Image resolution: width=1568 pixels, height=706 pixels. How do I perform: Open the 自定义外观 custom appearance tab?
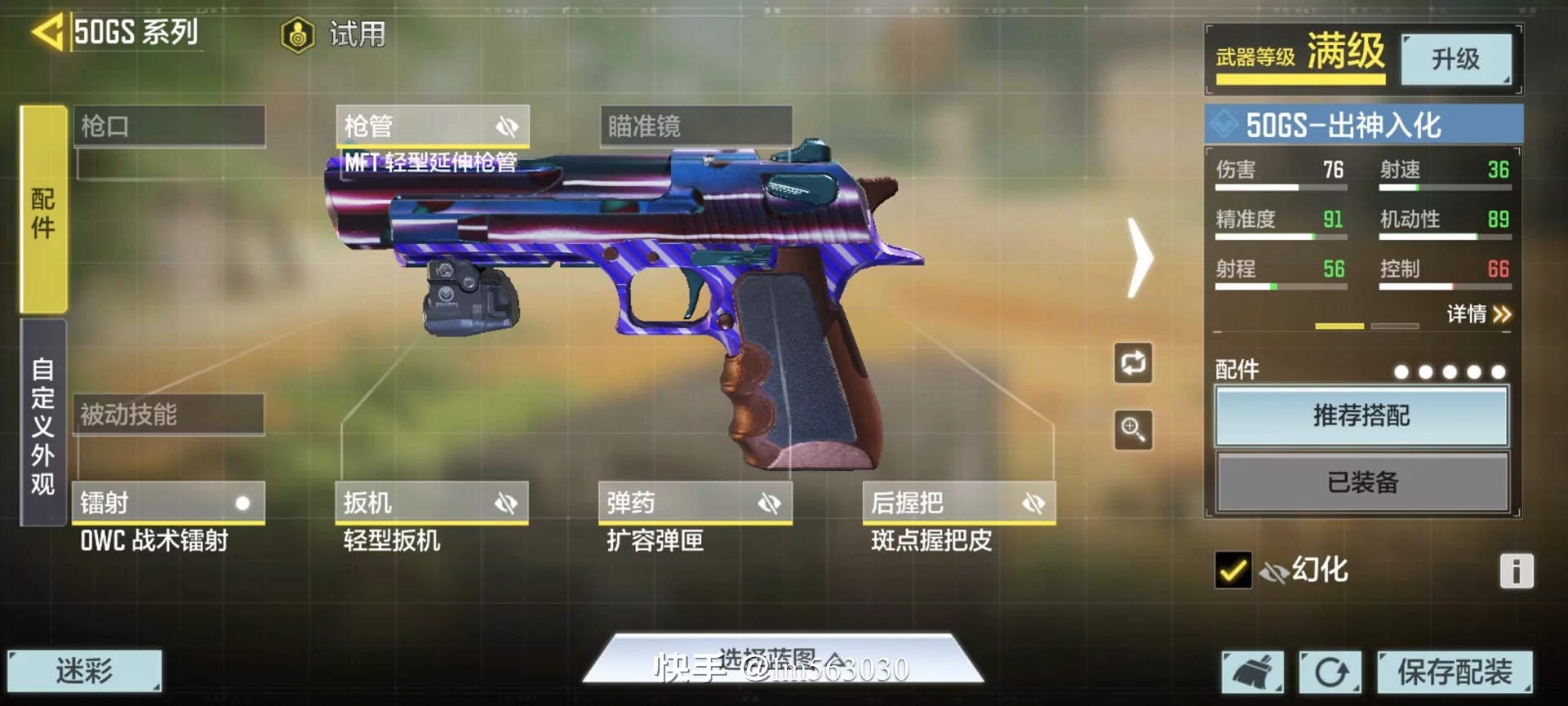coord(43,423)
